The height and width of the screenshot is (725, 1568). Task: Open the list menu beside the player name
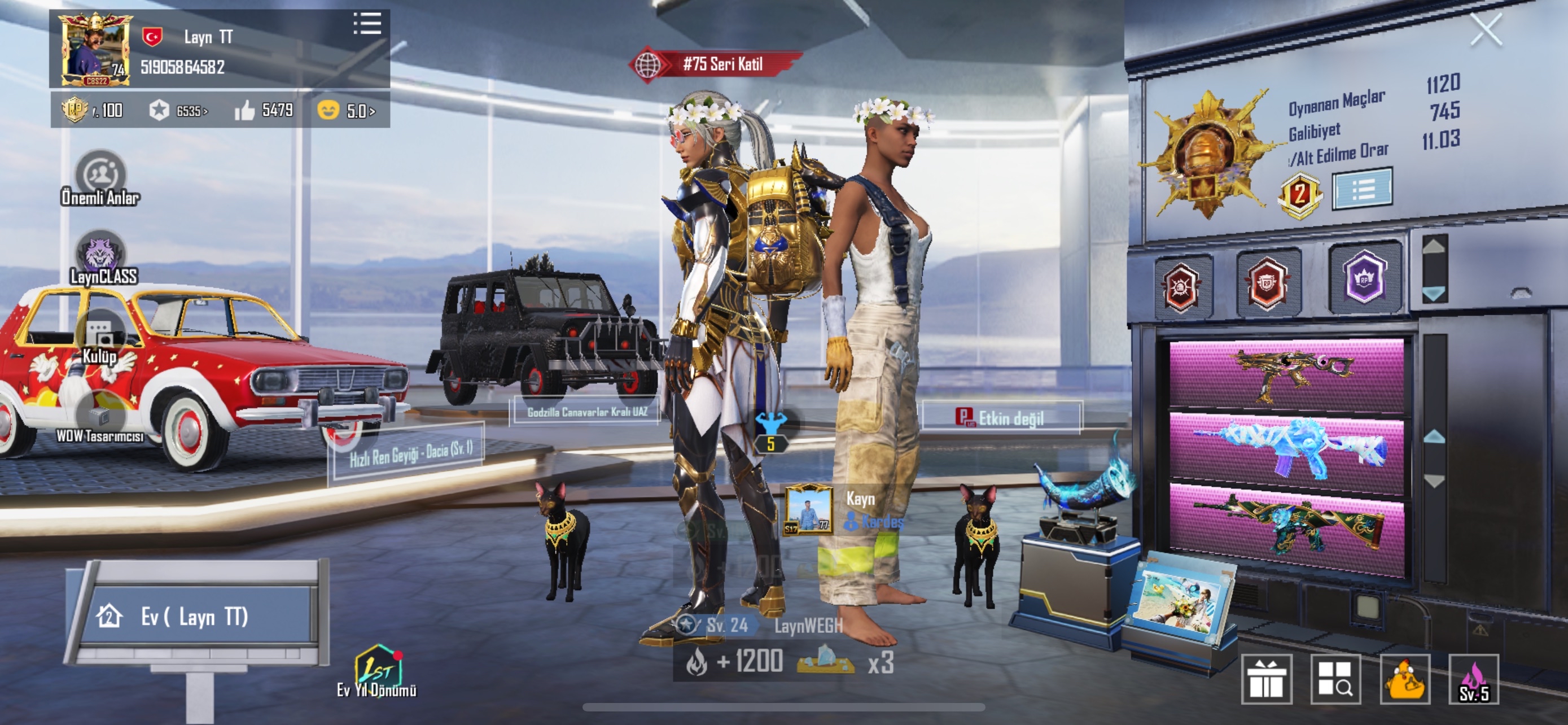(x=367, y=24)
